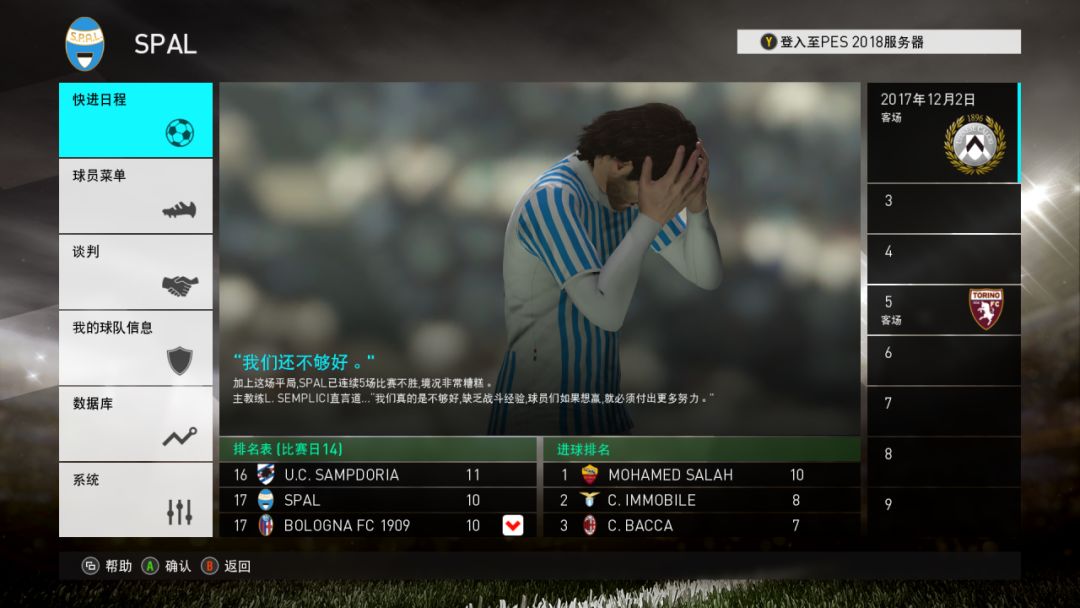Select calendar day 3
Screen dimensions: 1080x608
943,208
